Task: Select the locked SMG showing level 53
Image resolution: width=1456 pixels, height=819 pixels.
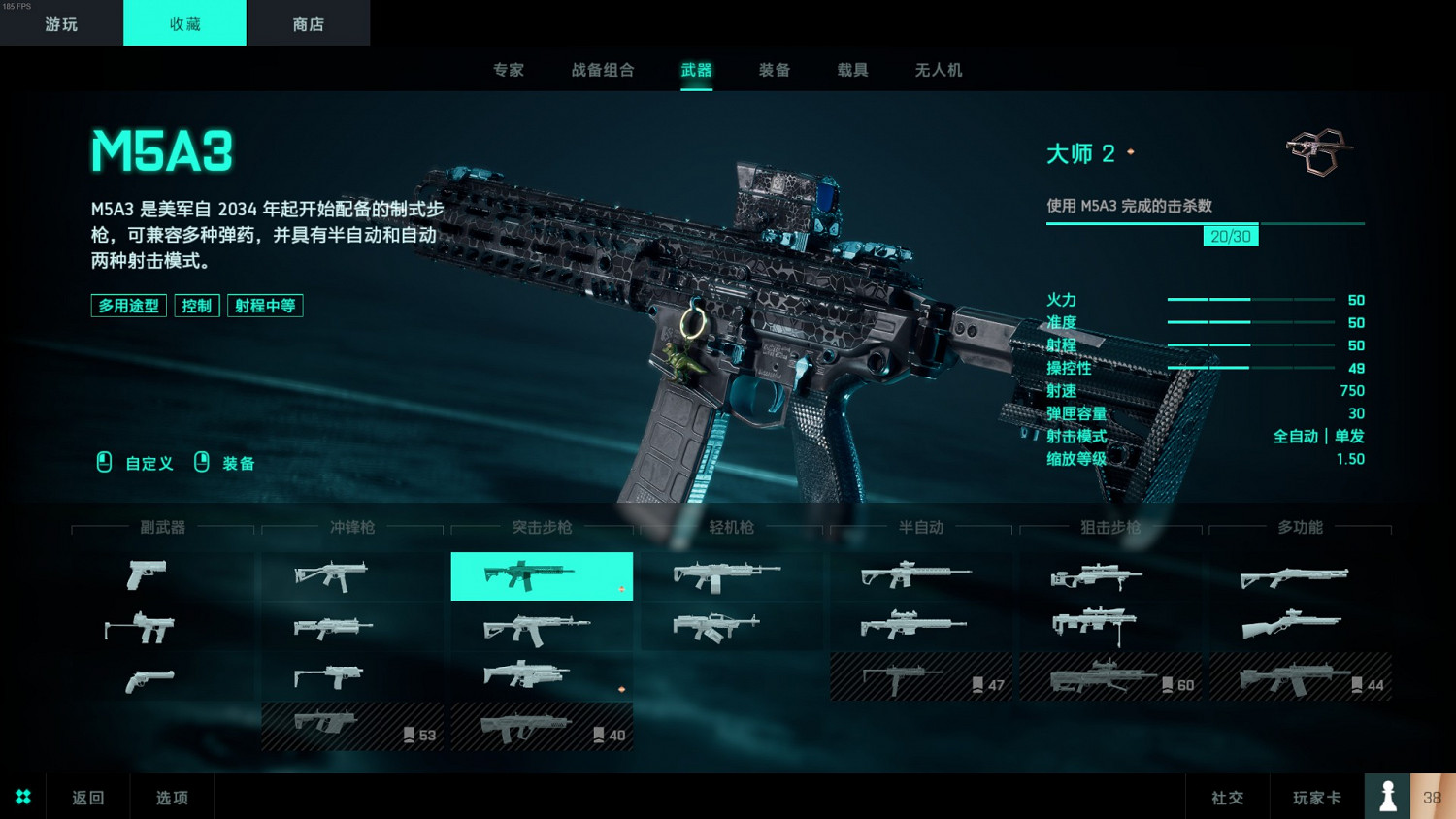Action: click(351, 725)
